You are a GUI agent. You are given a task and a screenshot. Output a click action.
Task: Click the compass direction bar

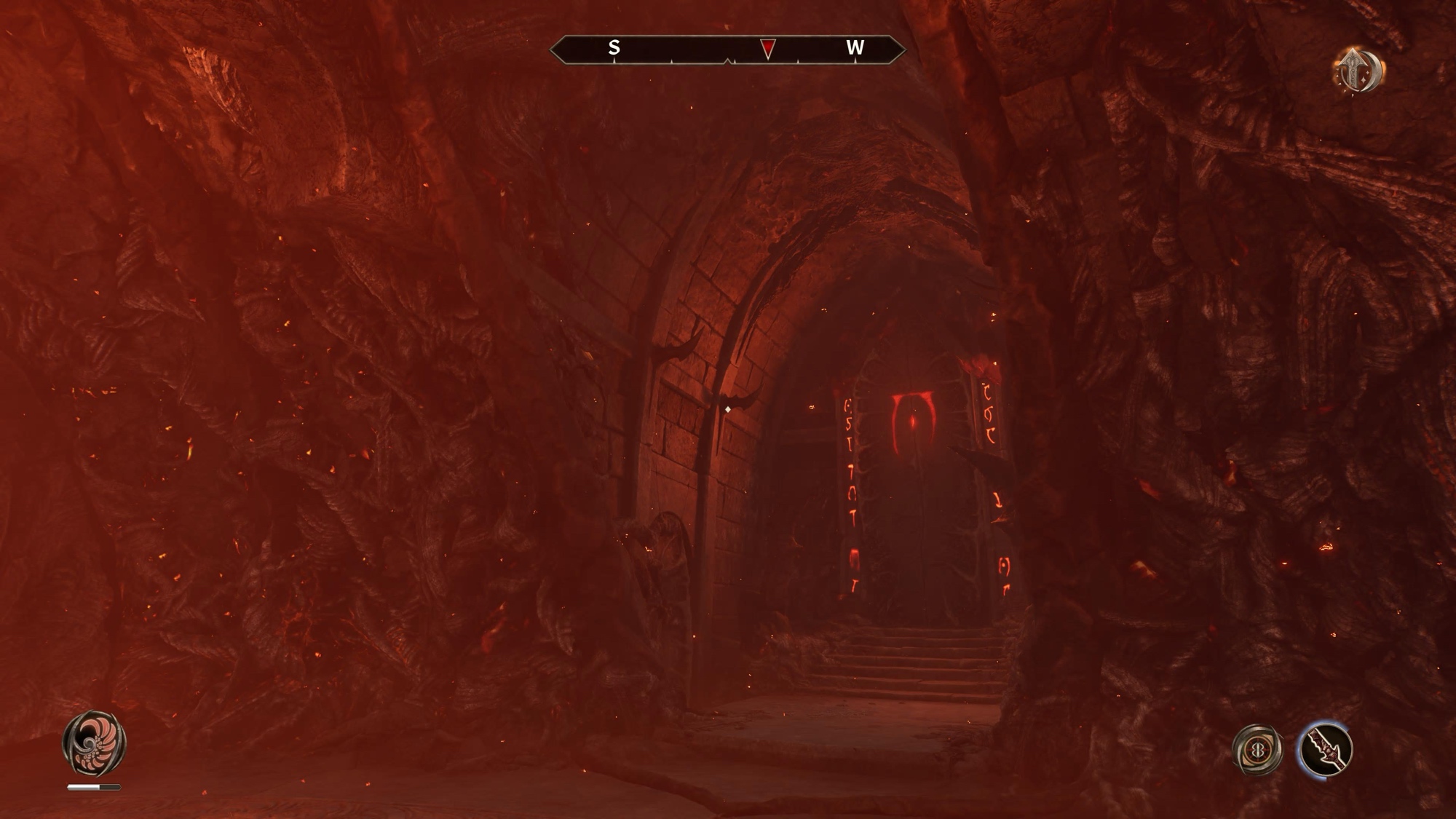point(727,49)
